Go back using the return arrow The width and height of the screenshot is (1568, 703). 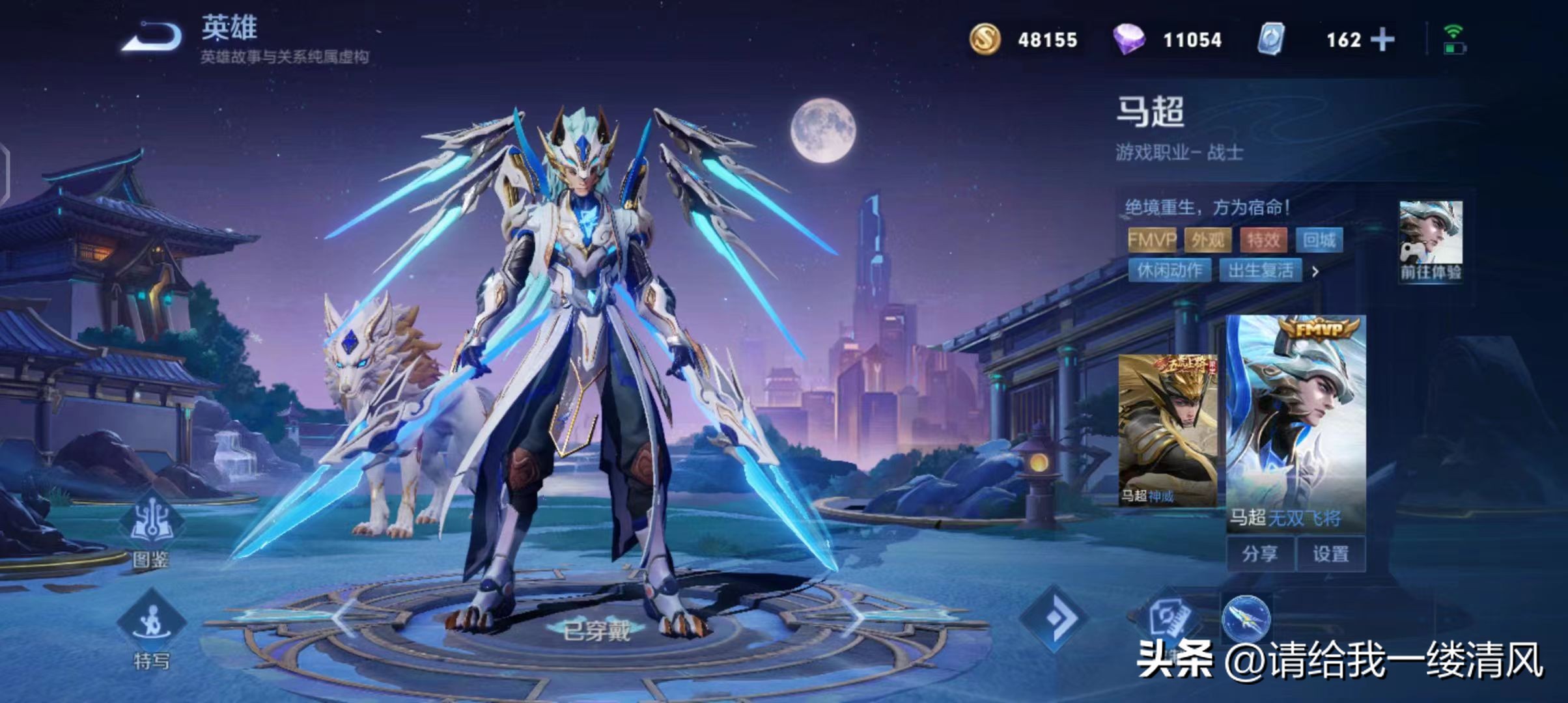(152, 36)
